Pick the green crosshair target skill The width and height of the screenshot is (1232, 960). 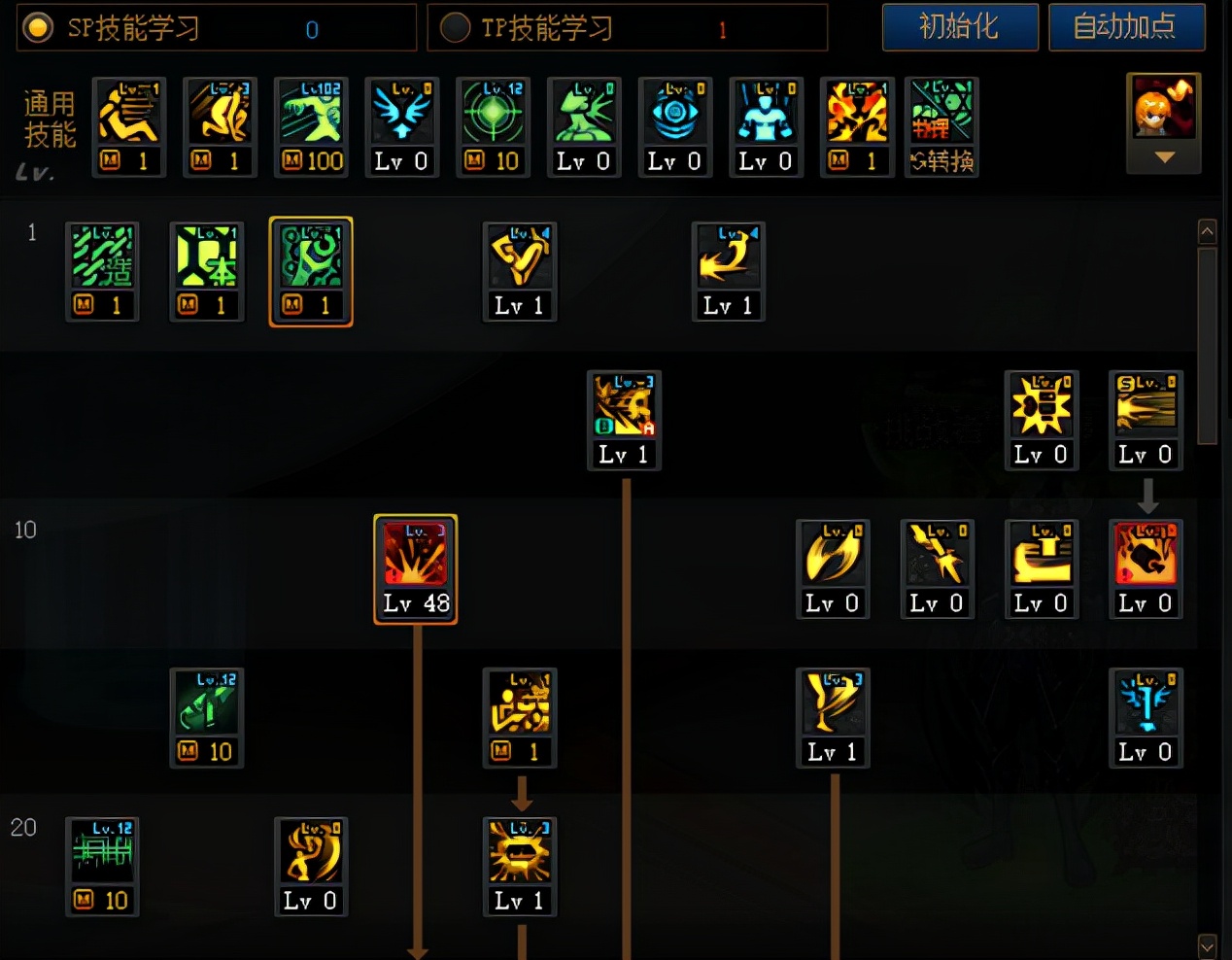493,126
